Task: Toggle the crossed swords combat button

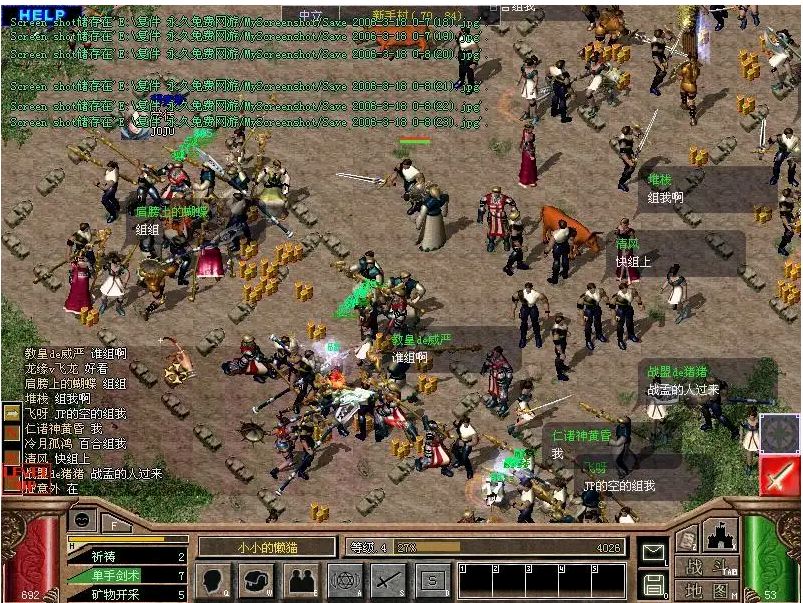Action: (x=388, y=579)
